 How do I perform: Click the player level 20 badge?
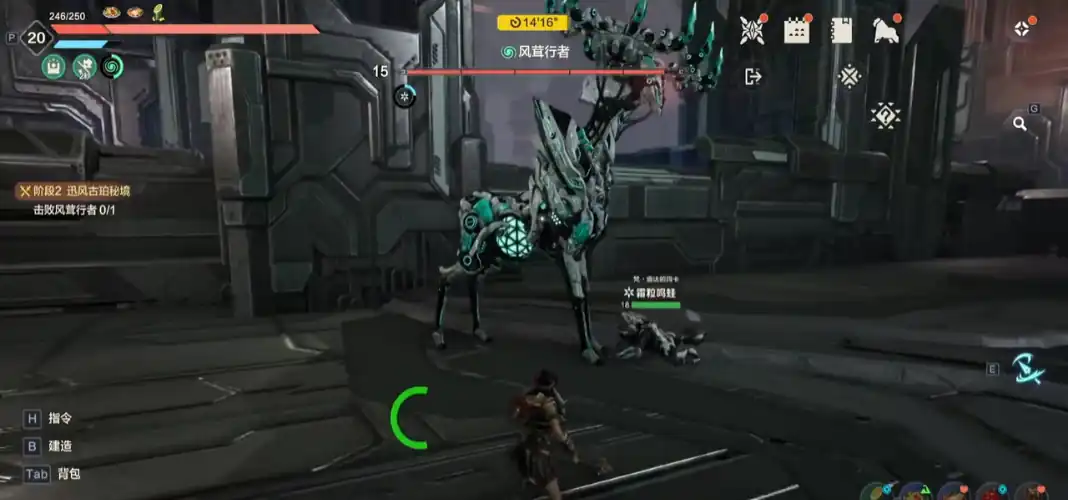[x=36, y=39]
